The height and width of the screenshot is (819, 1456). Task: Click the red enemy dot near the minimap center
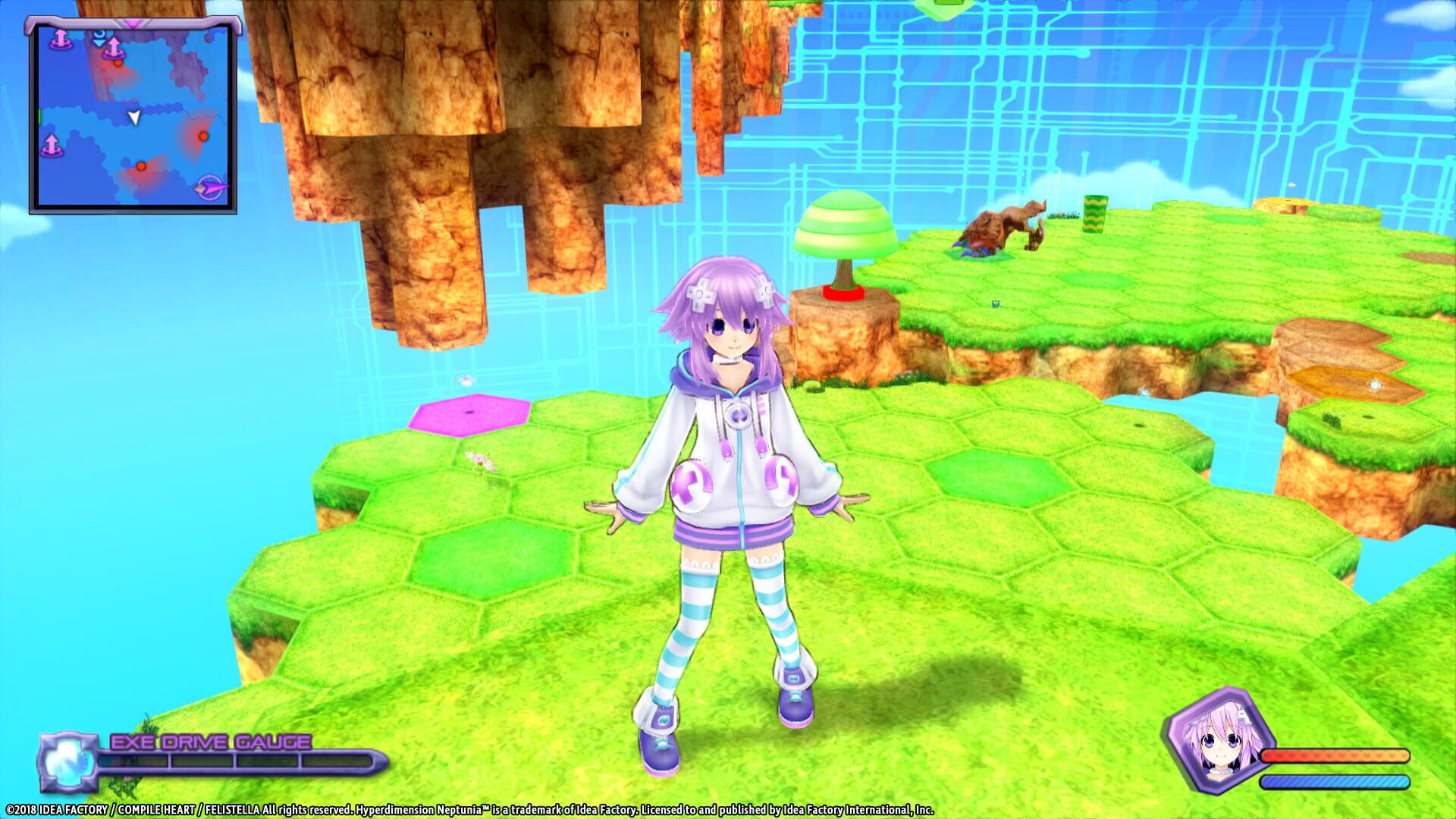pyautogui.click(x=202, y=136)
